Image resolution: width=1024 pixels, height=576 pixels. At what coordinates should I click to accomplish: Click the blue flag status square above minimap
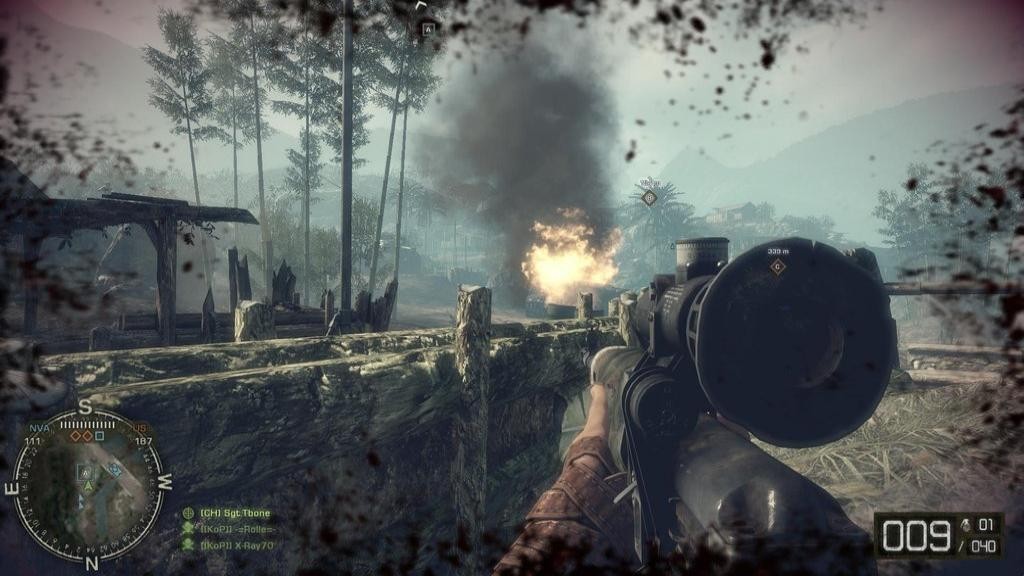100,436
